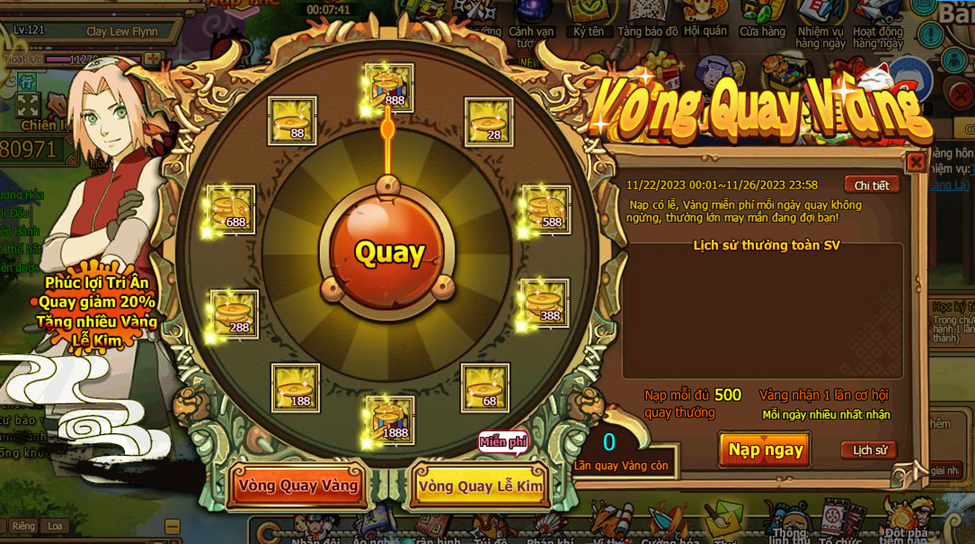The height and width of the screenshot is (544, 975).
Task: Close the Vòng Quay Vàng panel
Action: (x=915, y=162)
